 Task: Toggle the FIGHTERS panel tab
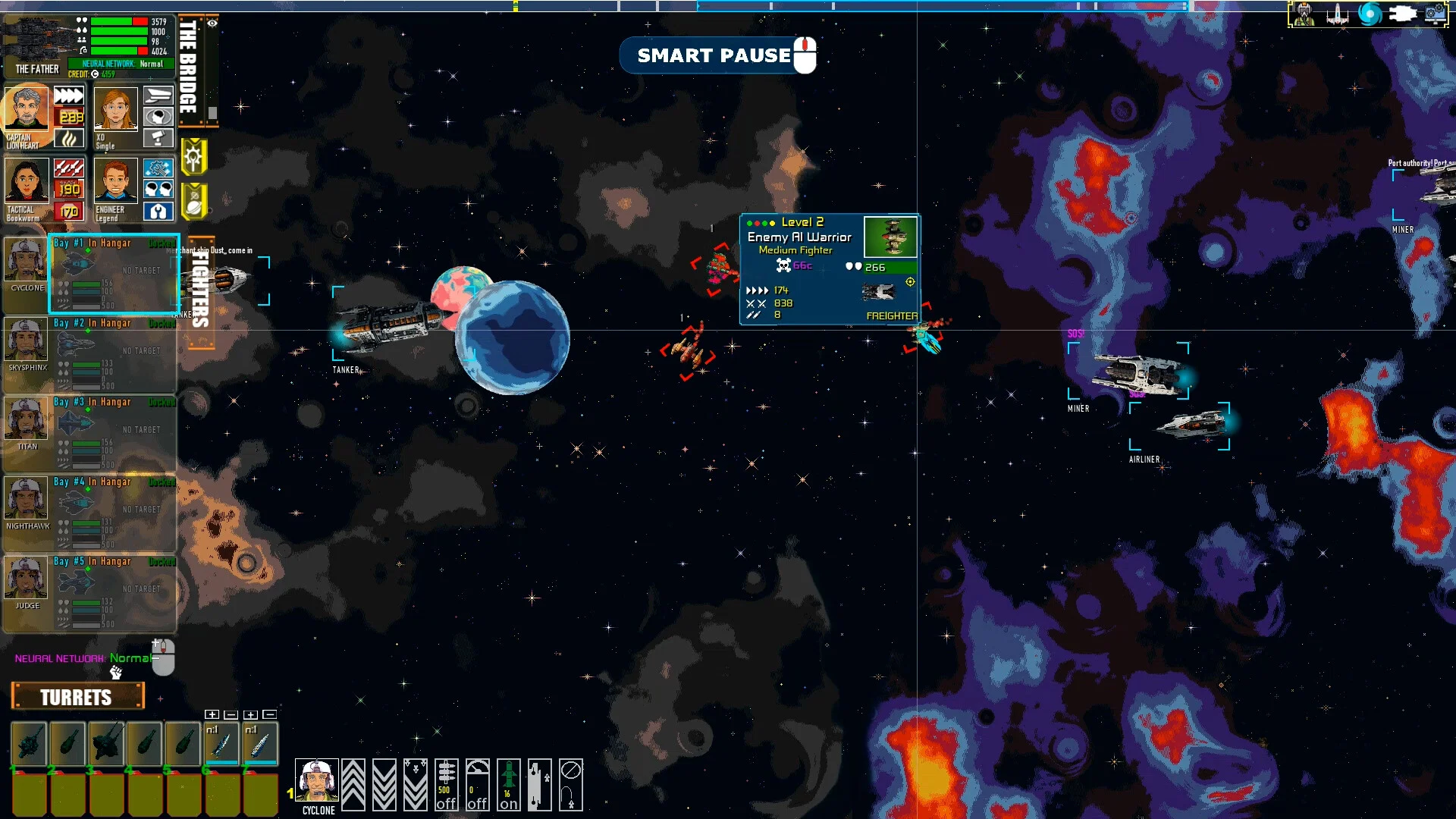pos(200,289)
